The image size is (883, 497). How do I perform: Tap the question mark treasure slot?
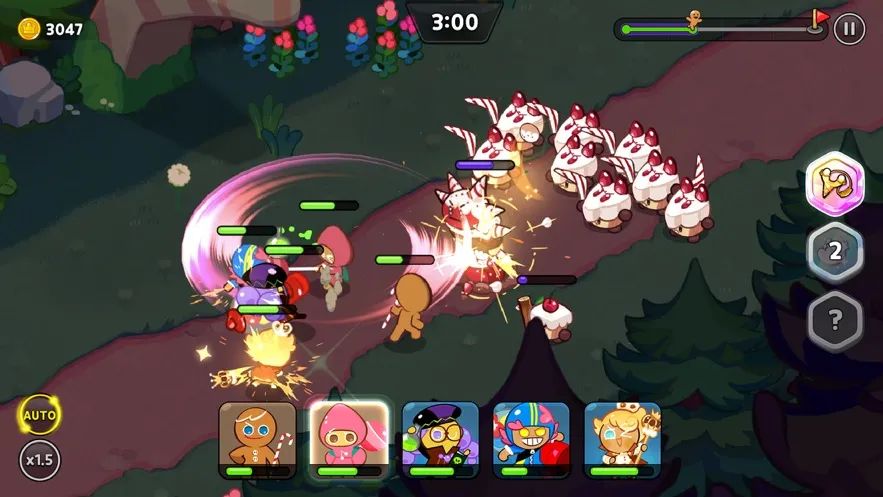835,320
